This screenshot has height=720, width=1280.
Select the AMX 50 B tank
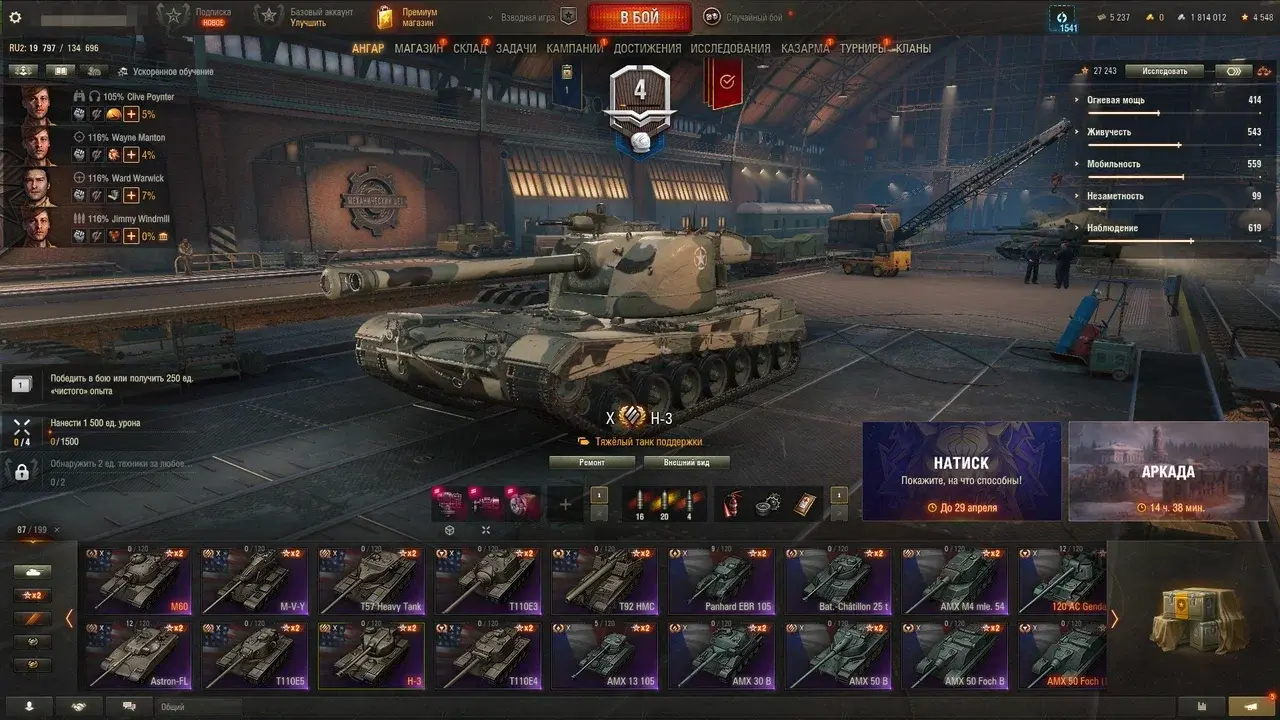coord(838,655)
